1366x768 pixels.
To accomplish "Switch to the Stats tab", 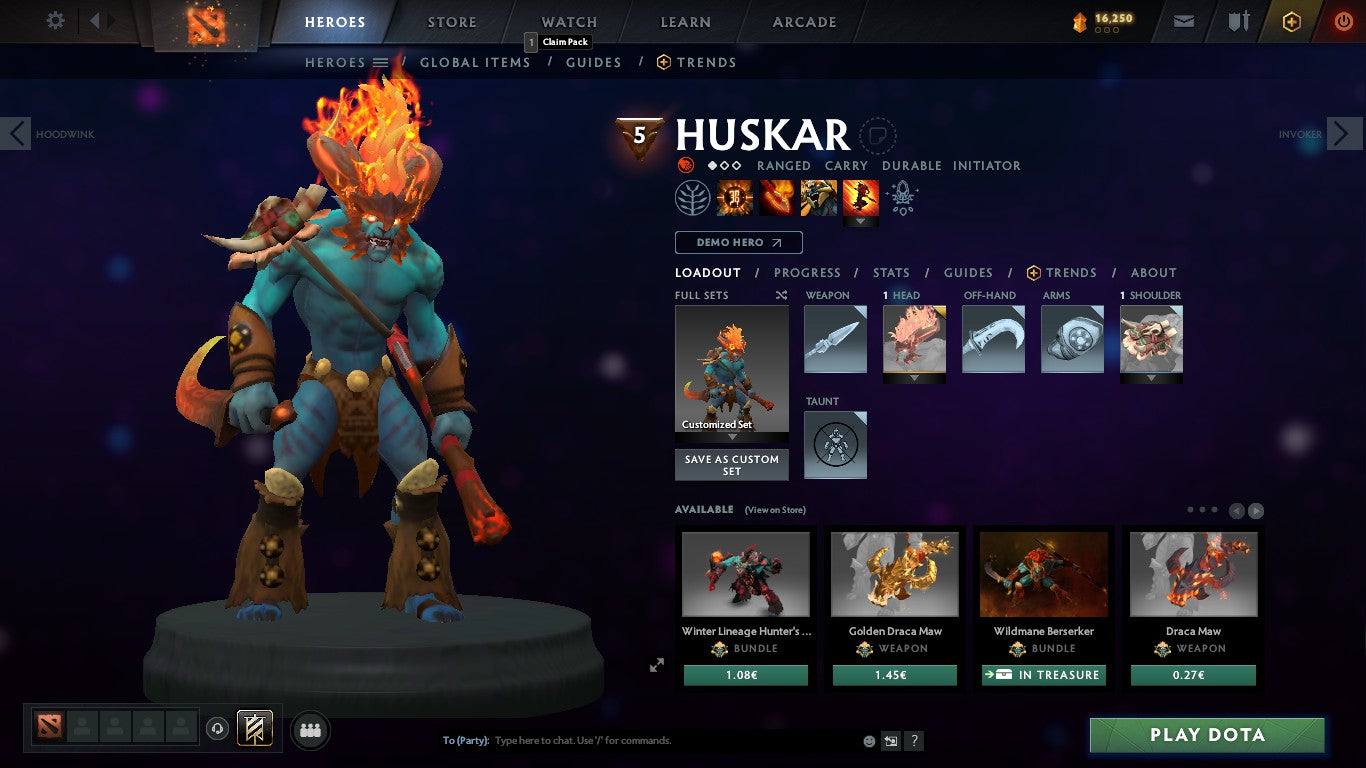I will 890,272.
